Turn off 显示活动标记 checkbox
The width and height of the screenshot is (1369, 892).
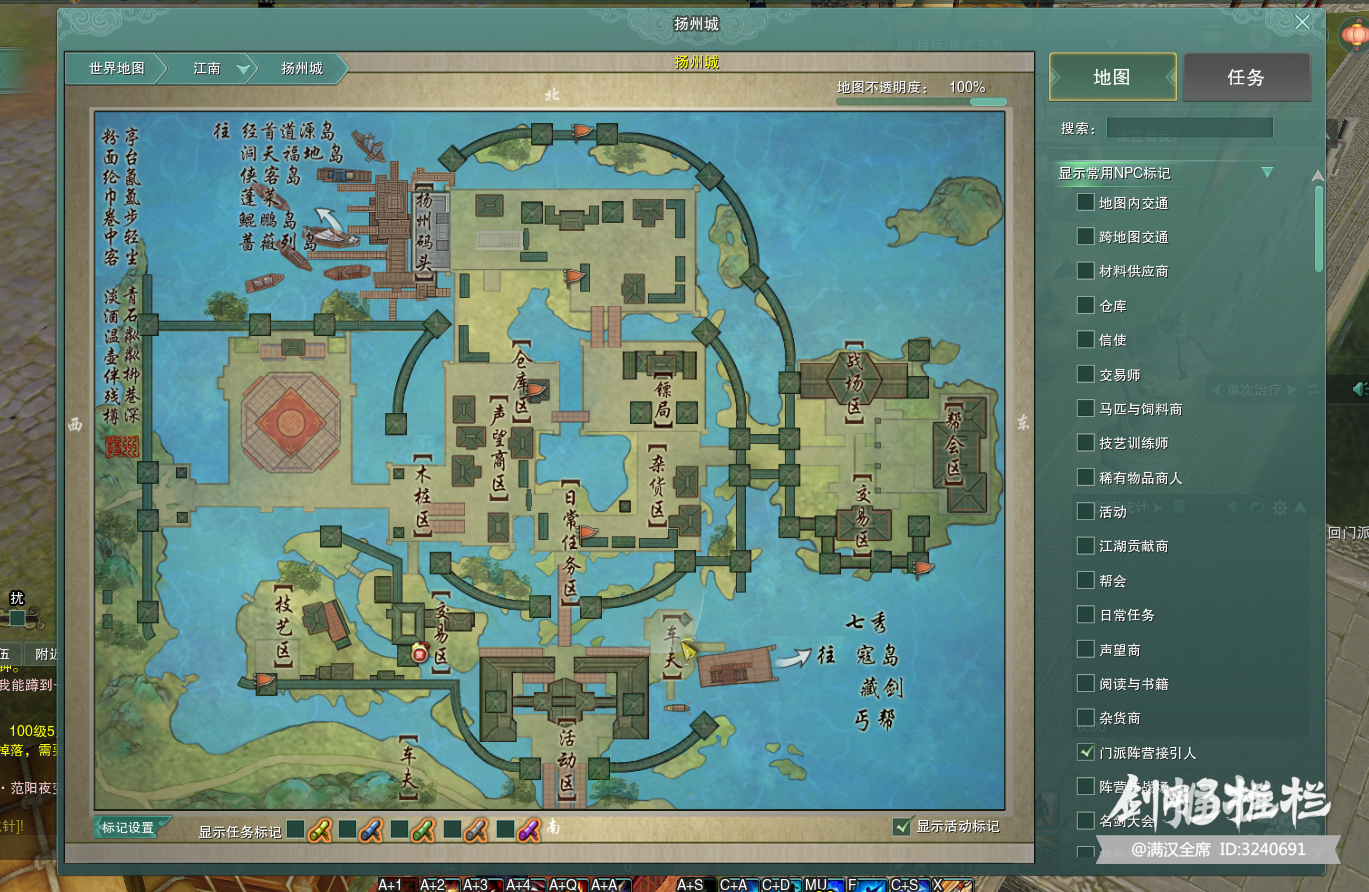click(x=903, y=826)
